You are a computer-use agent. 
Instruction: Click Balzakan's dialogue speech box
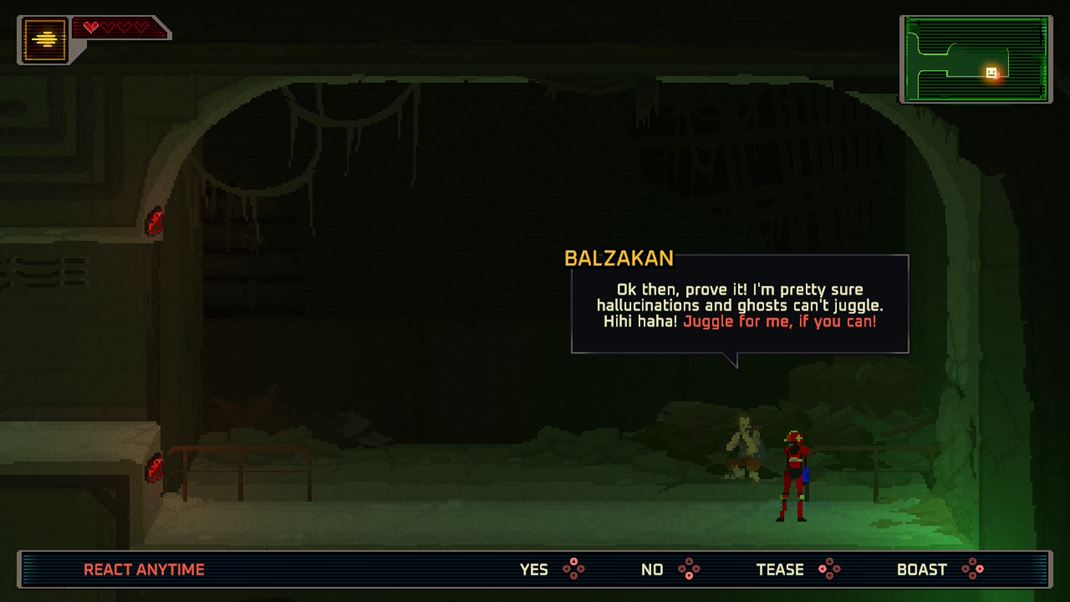point(739,305)
